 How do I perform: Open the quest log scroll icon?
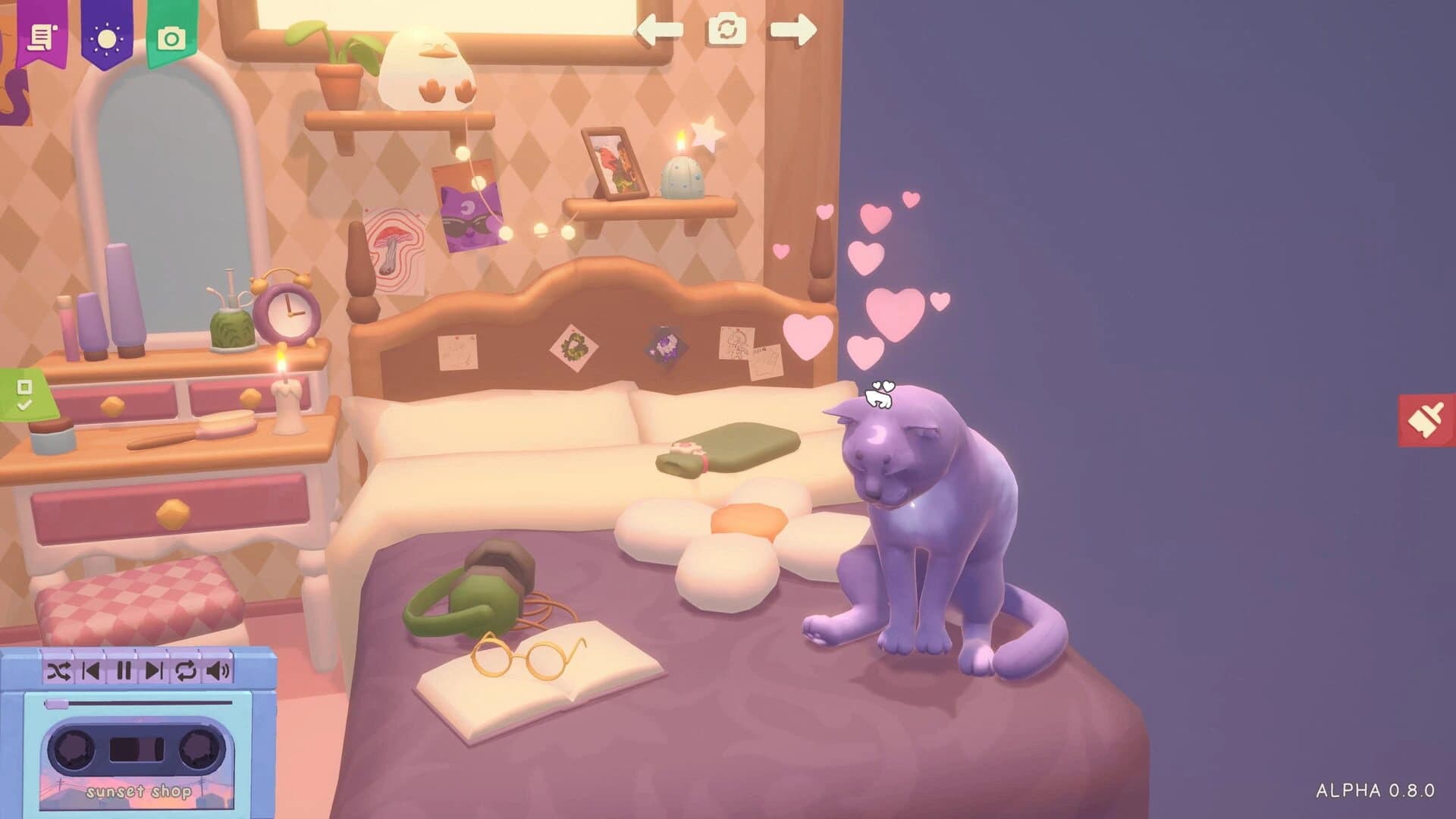[x=42, y=36]
